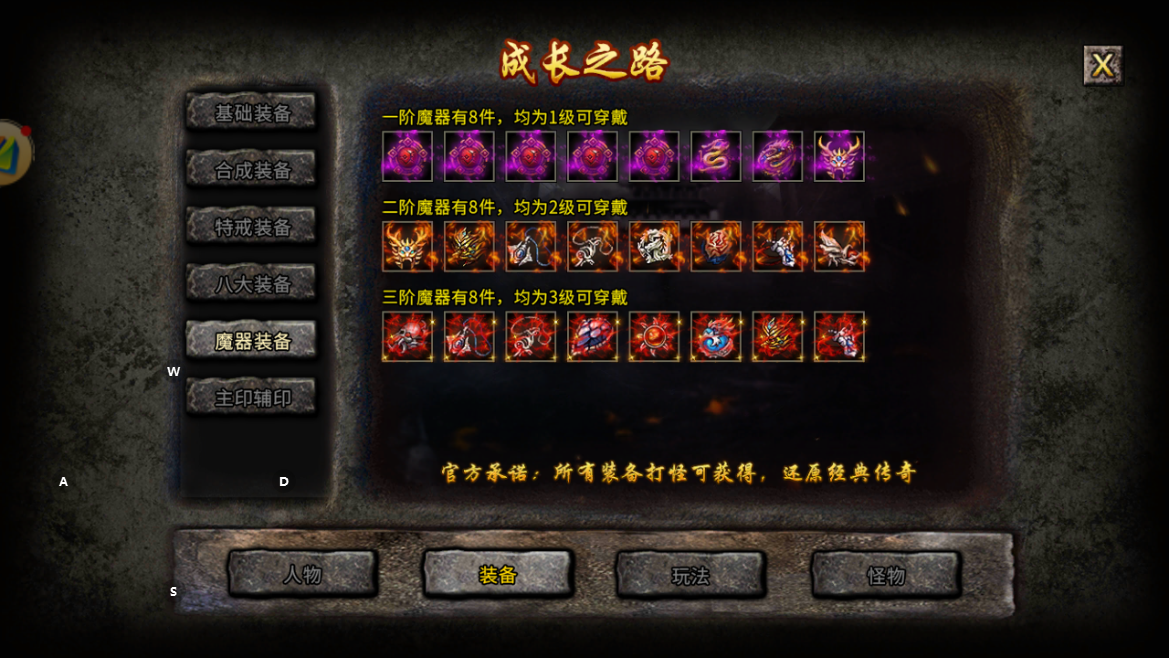Show the 怪物 bottom tab
Screen dimensions: 1169x658
coord(886,574)
